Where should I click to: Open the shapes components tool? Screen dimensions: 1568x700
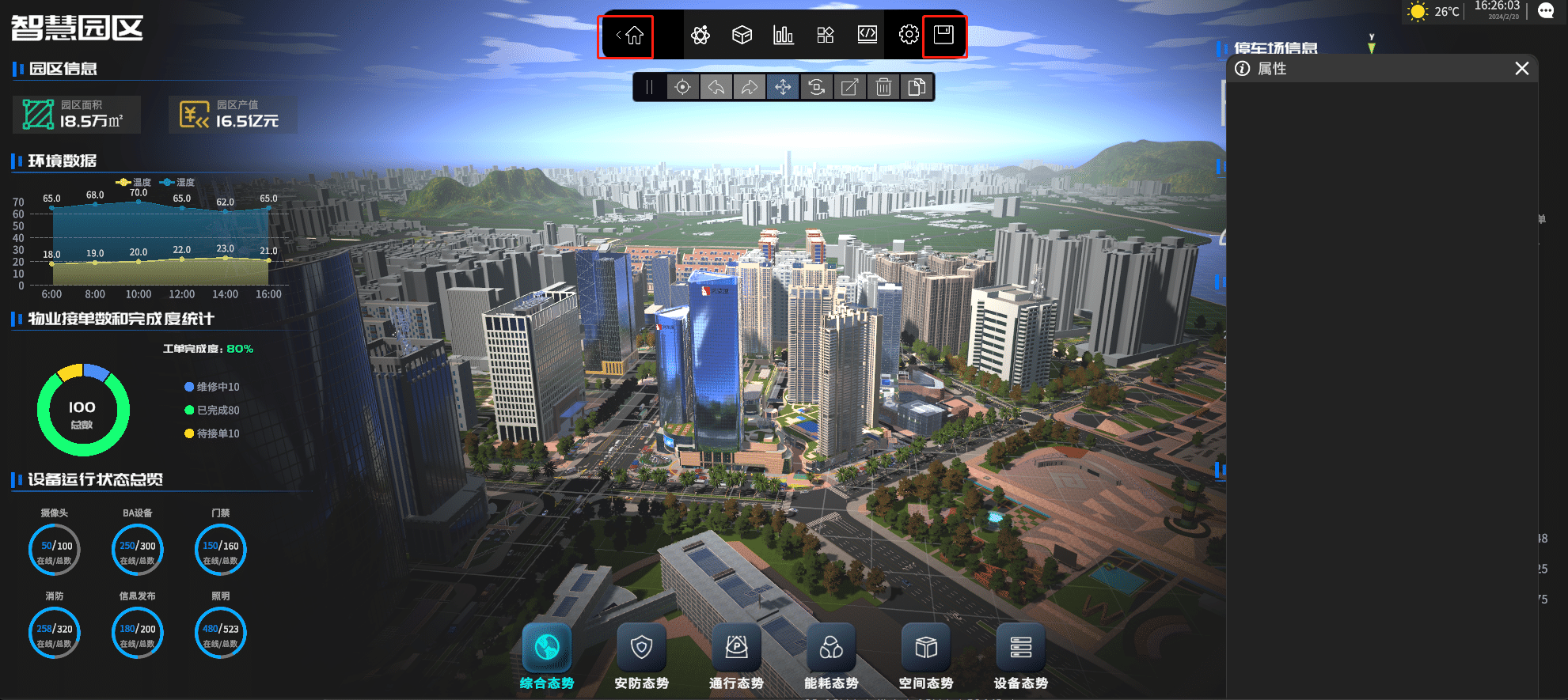coord(826,35)
